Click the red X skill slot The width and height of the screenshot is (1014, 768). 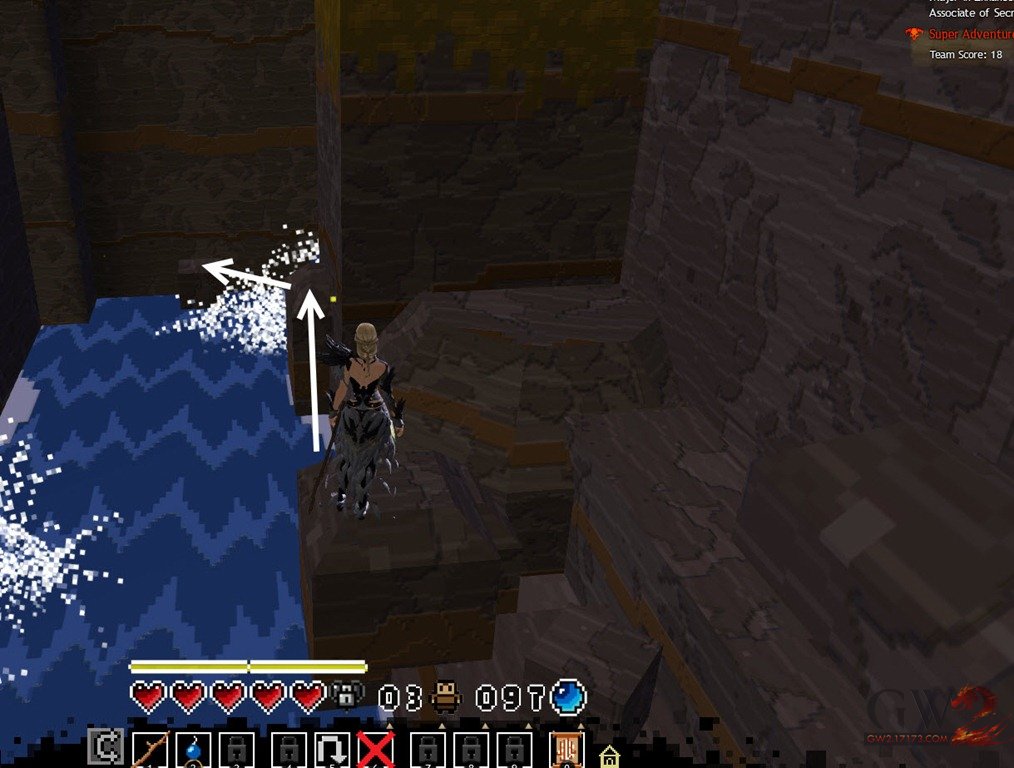pyautogui.click(x=376, y=750)
